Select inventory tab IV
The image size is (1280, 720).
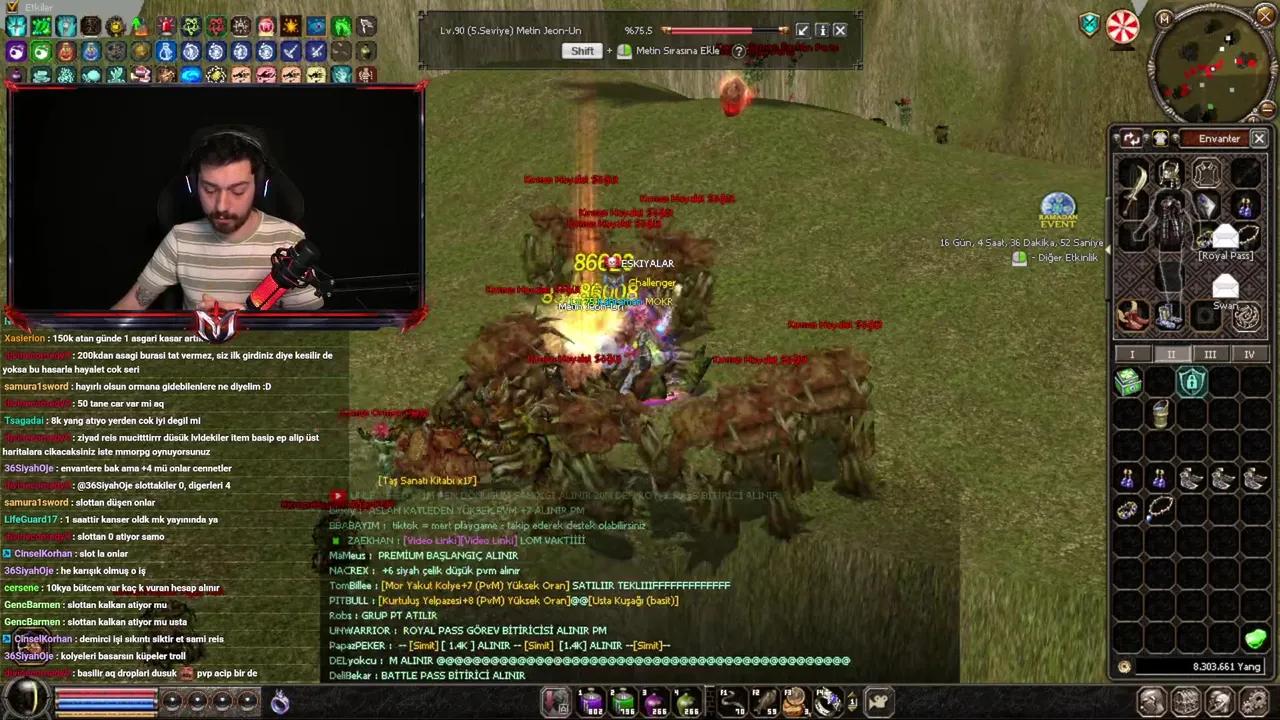click(x=1250, y=354)
